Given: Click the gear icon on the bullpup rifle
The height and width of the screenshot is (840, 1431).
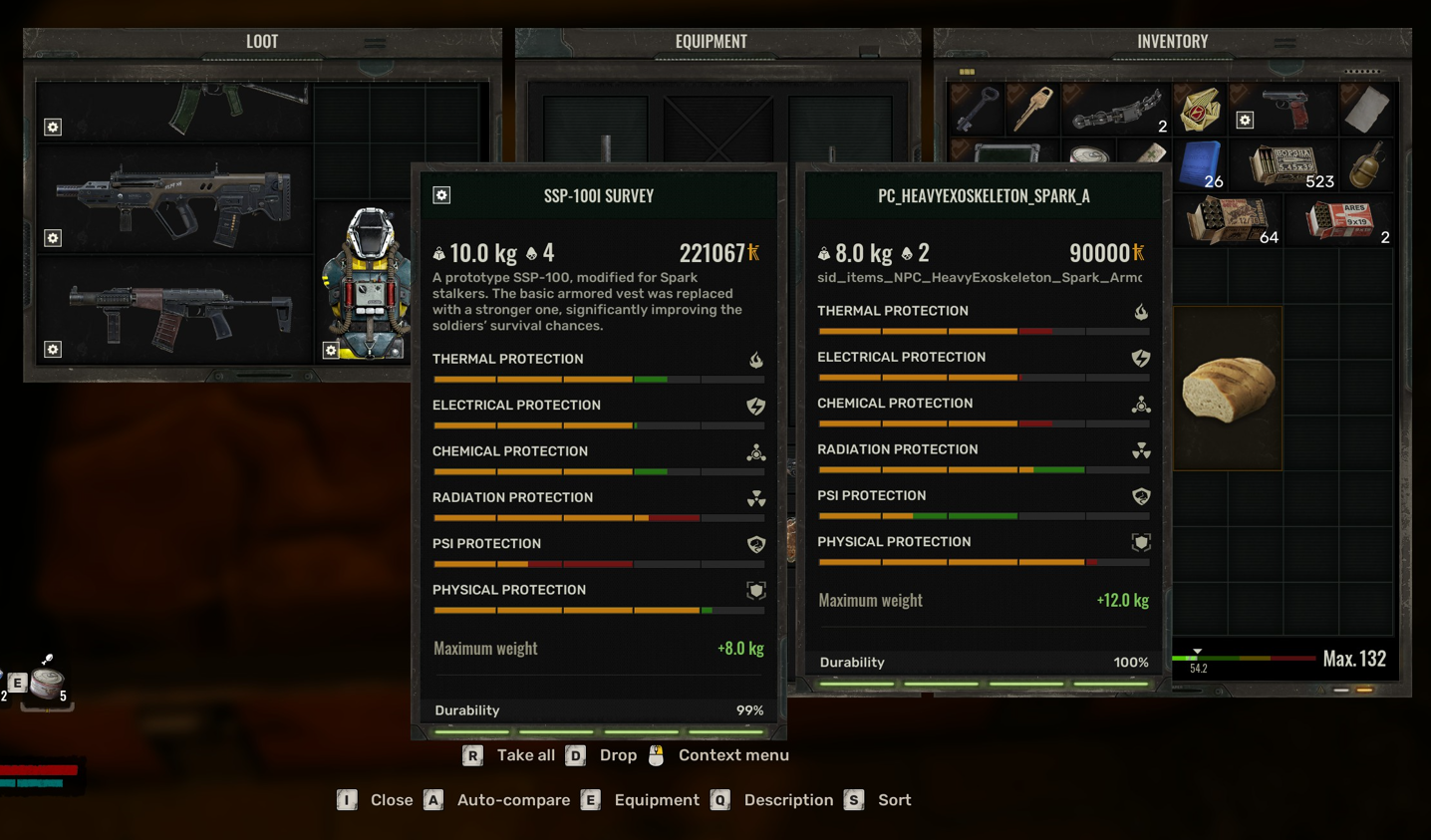Looking at the screenshot, I should tap(50, 238).
